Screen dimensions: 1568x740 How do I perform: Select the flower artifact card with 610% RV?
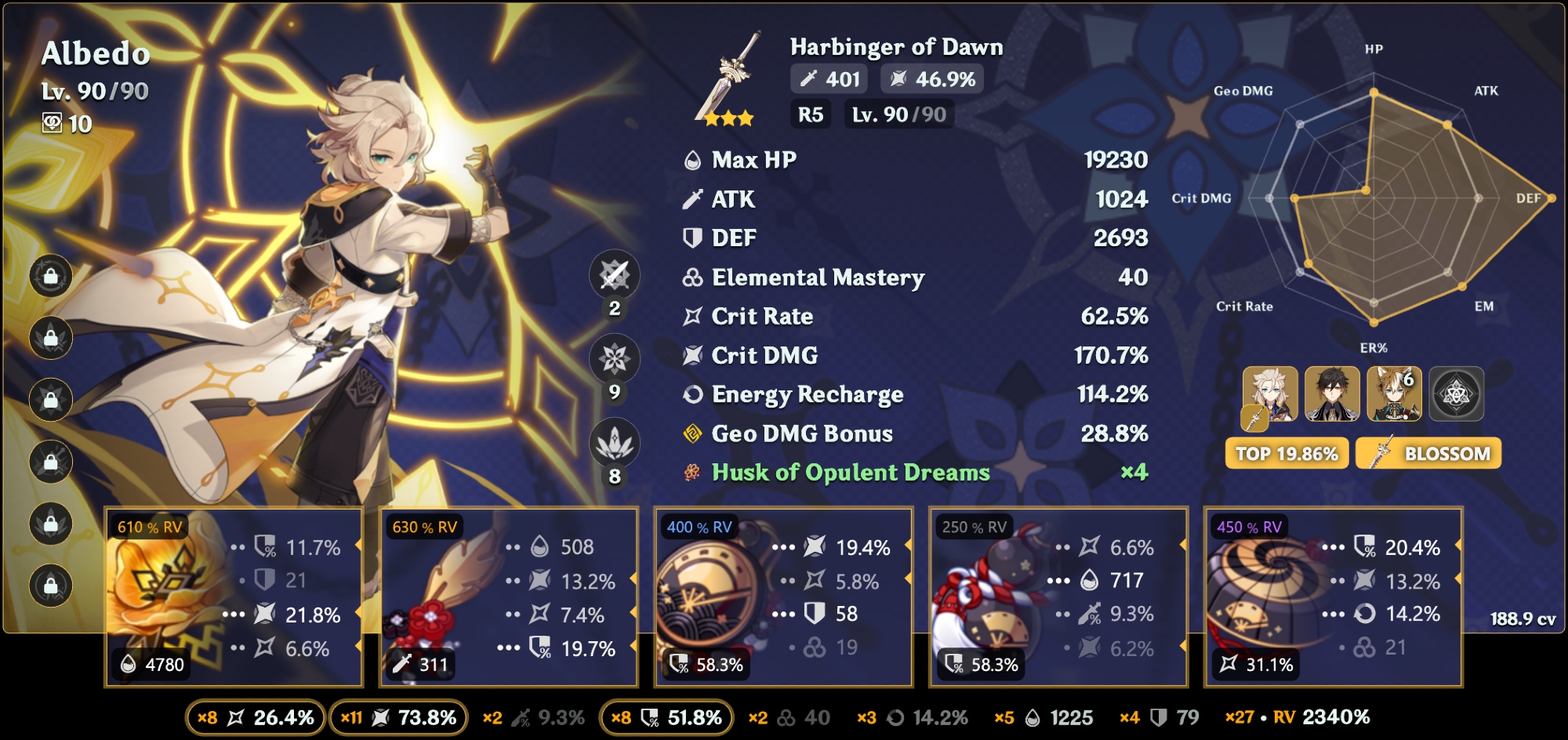234,597
